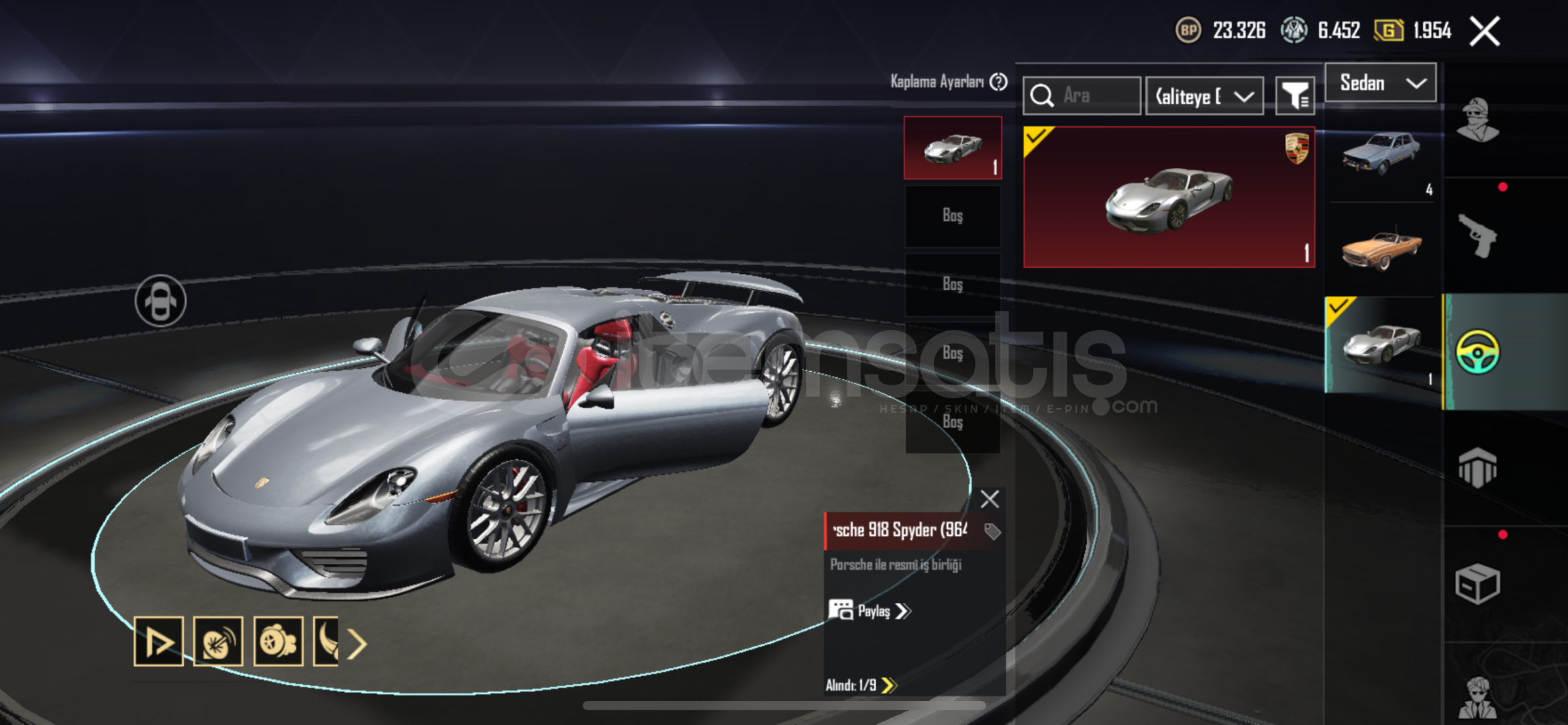The image size is (1568, 725).
Task: Switch to the pistol weapons tab
Action: point(1477,235)
